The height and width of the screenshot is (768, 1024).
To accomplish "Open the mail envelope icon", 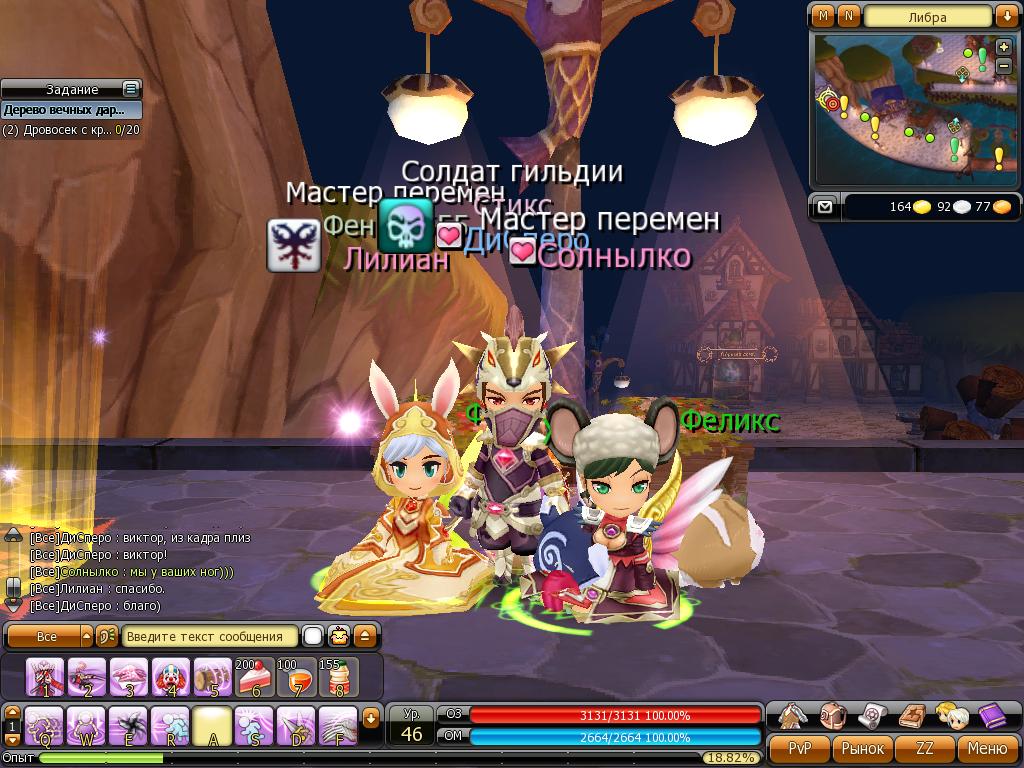I will (824, 207).
